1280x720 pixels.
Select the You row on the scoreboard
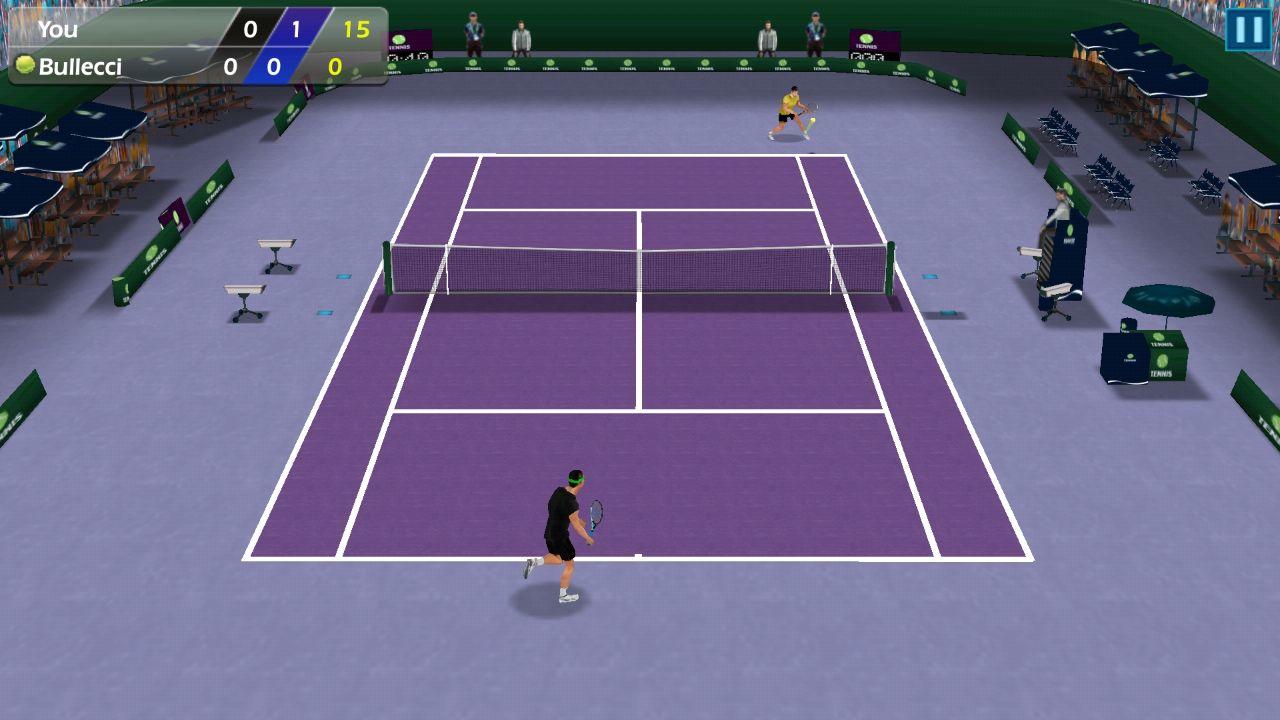coord(60,31)
